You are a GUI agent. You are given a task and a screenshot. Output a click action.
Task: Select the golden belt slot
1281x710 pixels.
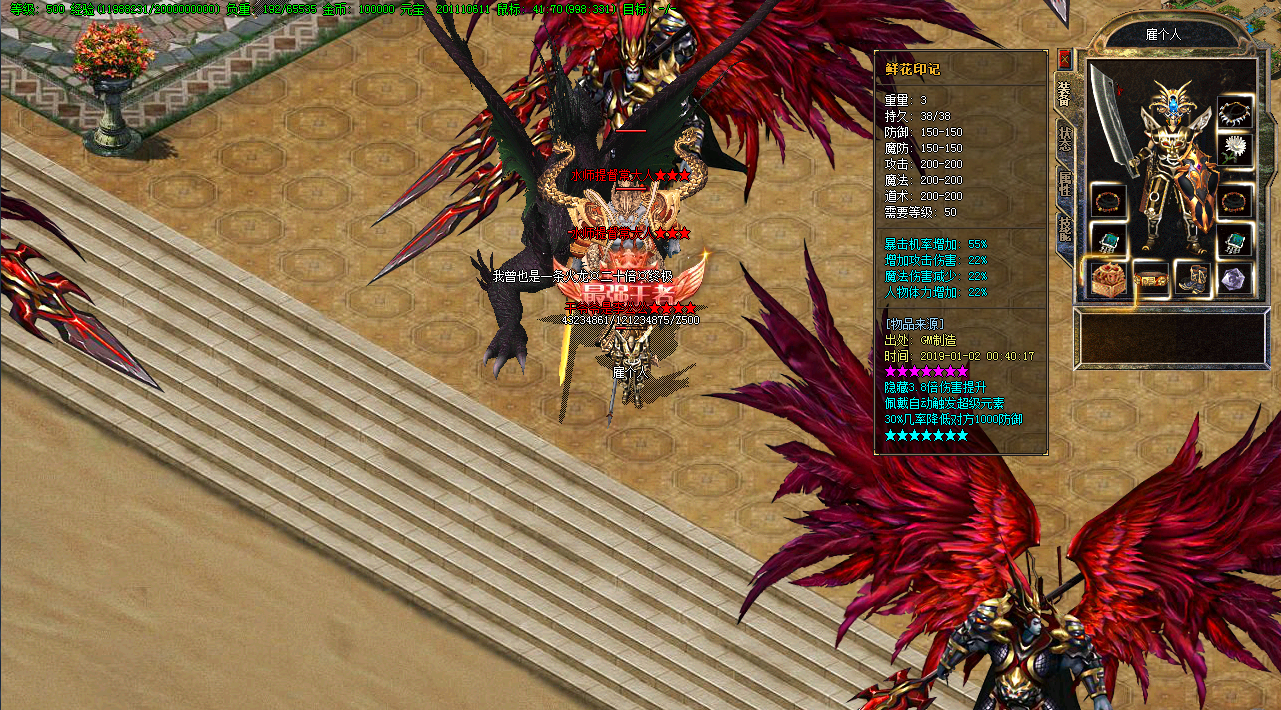1151,280
